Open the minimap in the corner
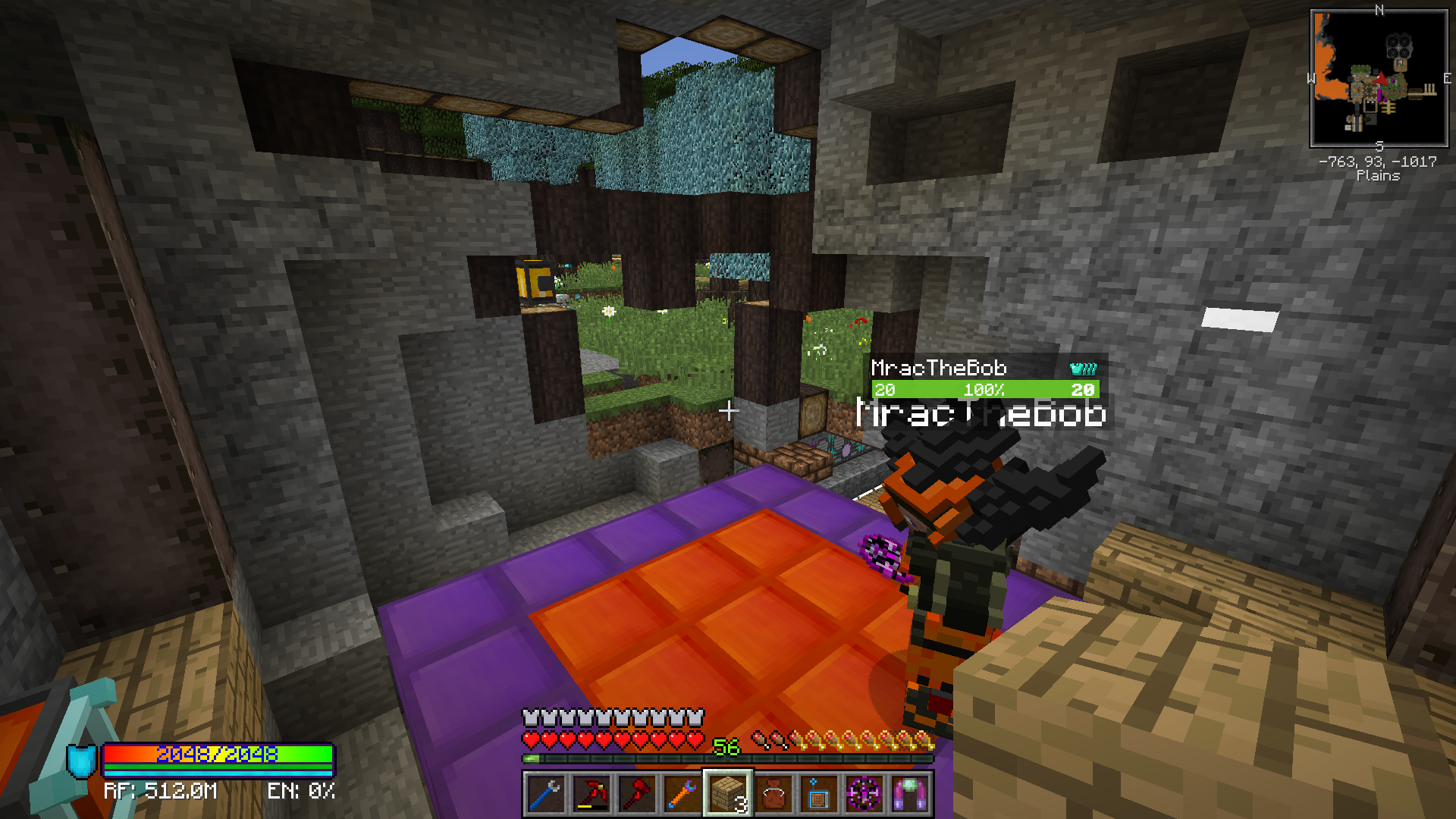1456x819 pixels. pos(1379,78)
